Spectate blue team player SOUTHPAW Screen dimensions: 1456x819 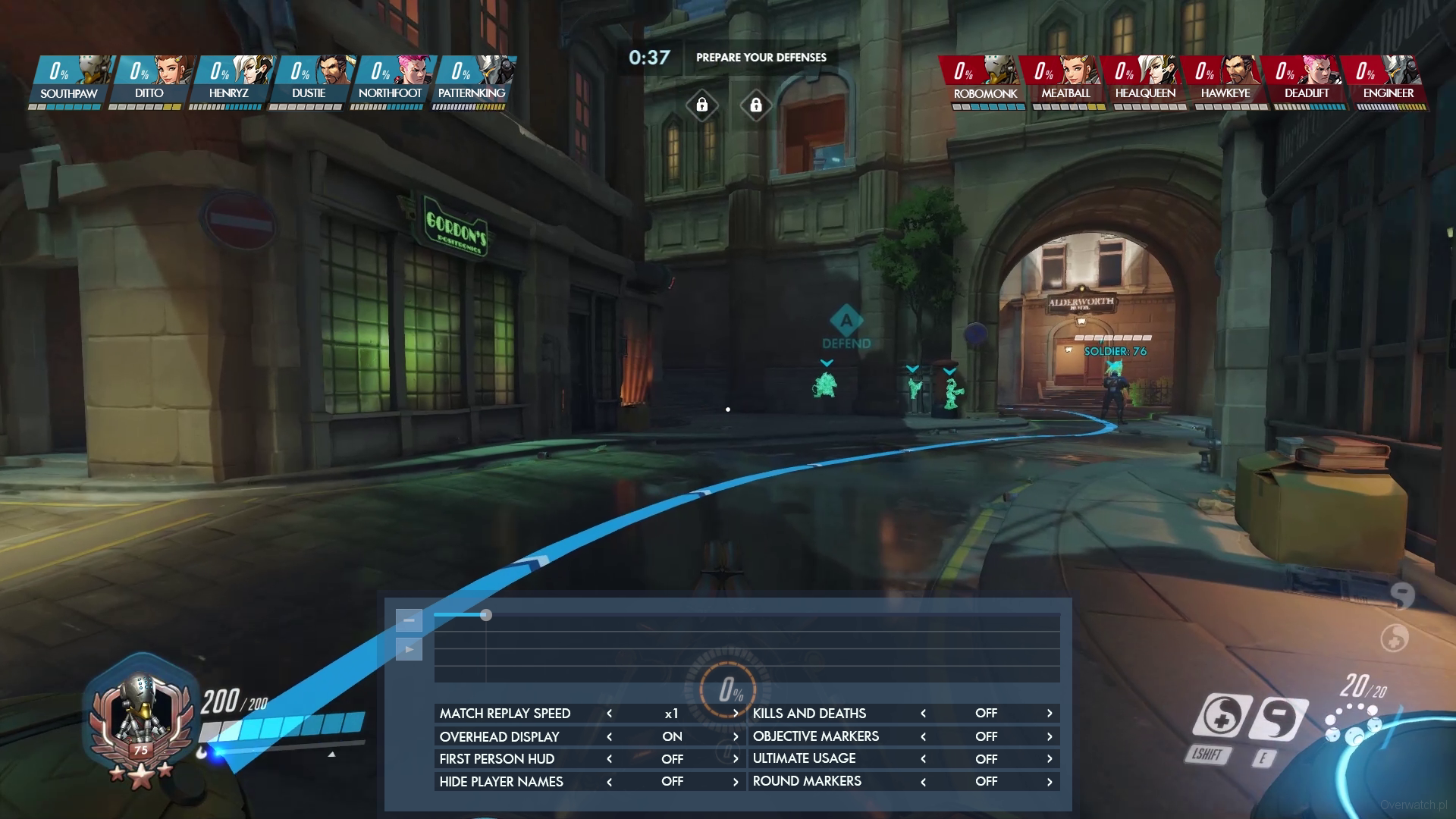[69, 81]
